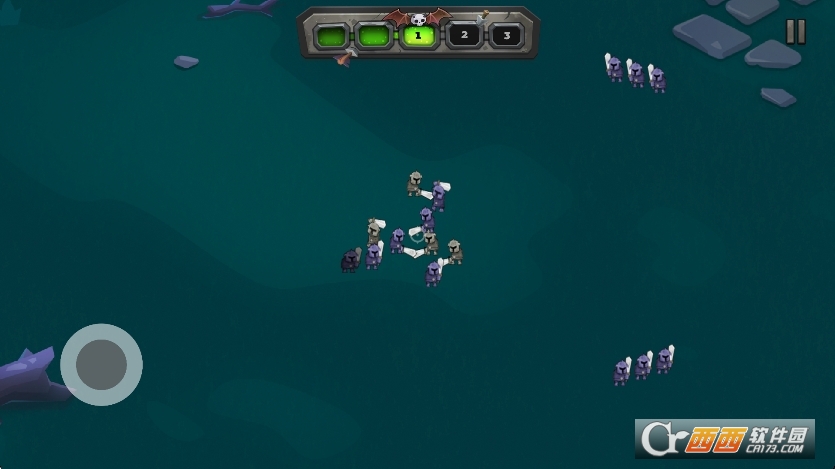Screen dimensions: 835x469
Task: Tap the virtual joystick thumb pad
Action: click(101, 364)
